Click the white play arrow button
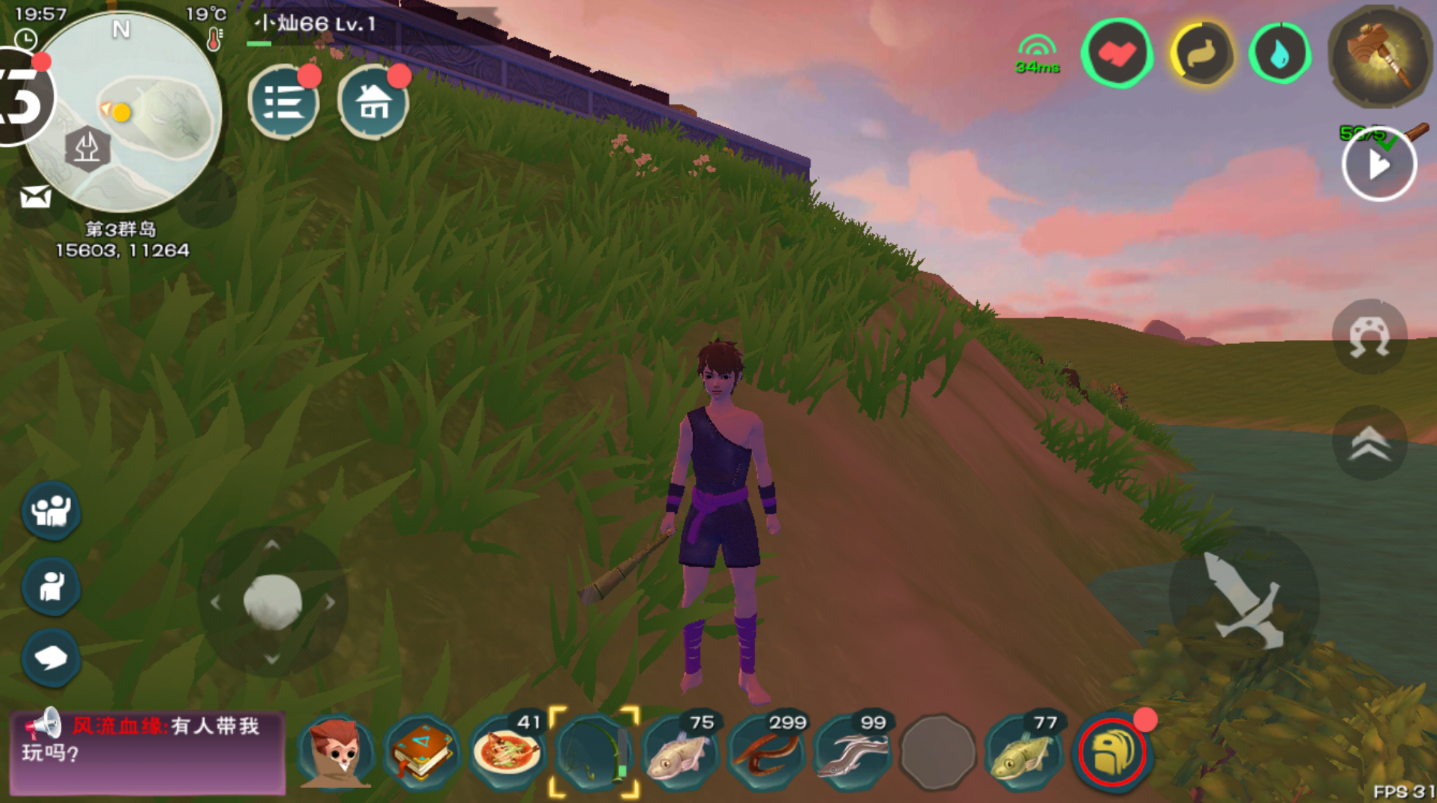The height and width of the screenshot is (803, 1437). pyautogui.click(x=1379, y=165)
